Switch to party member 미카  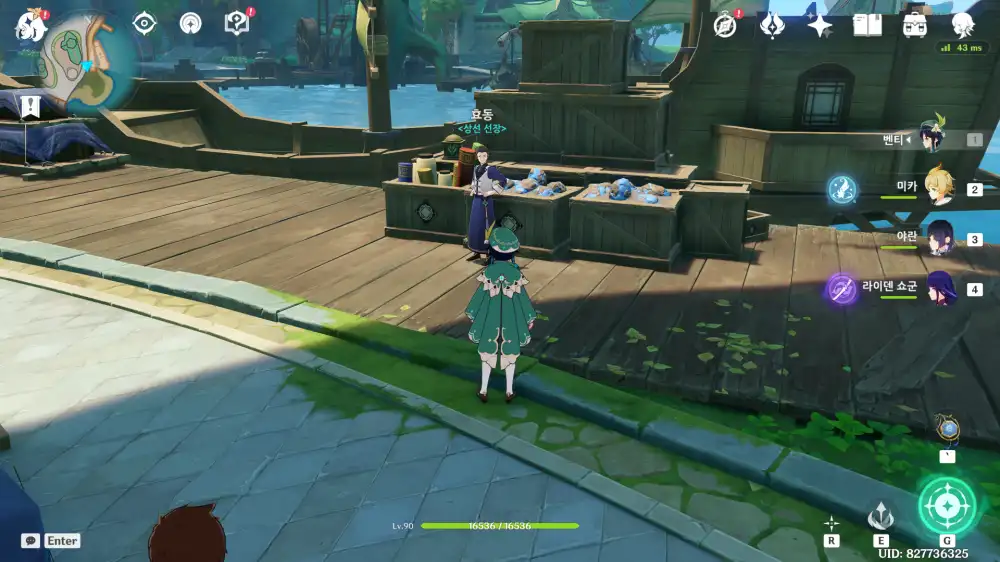pos(936,187)
